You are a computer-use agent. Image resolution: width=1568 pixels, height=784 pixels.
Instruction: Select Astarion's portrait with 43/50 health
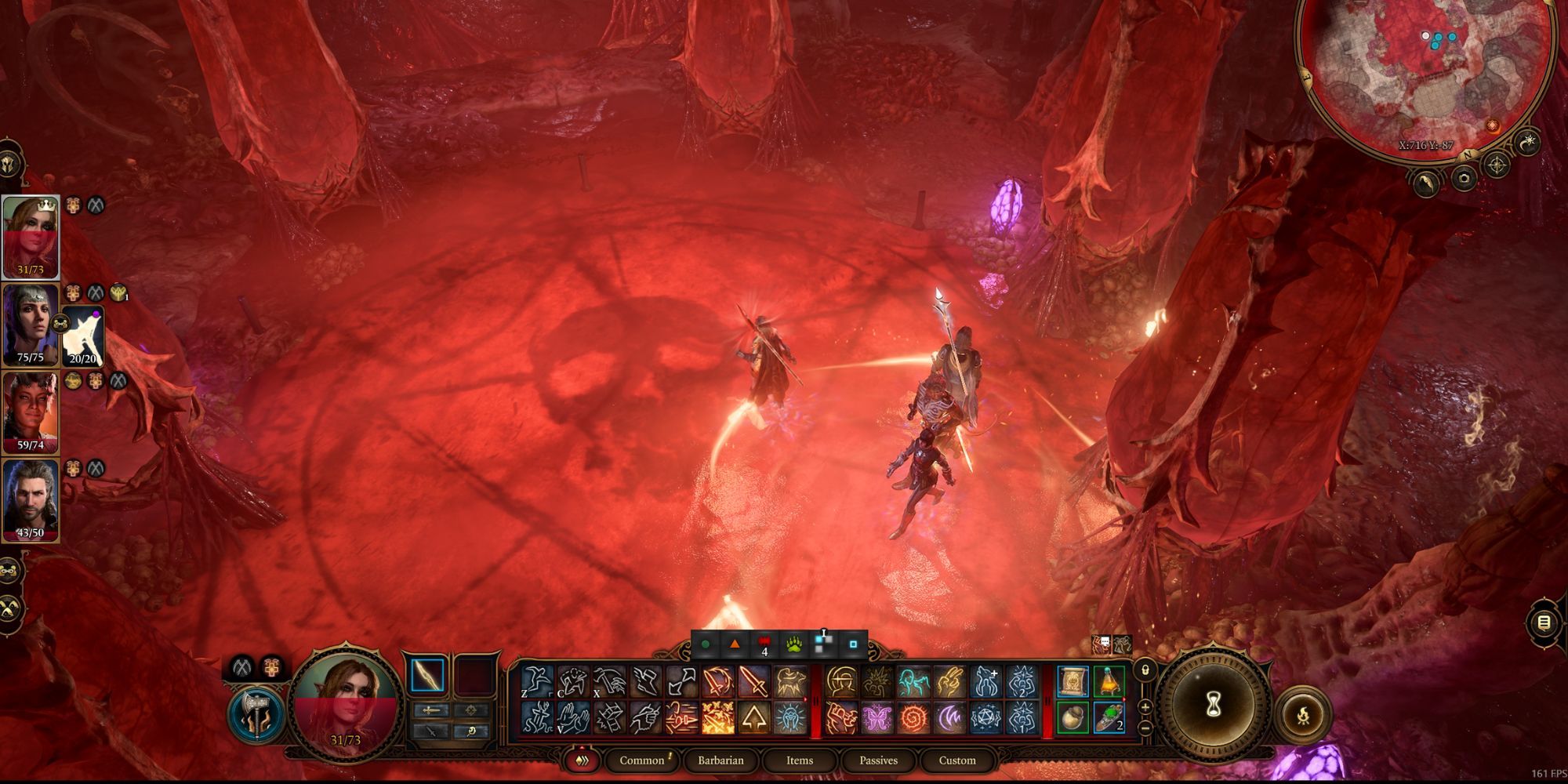(x=31, y=499)
